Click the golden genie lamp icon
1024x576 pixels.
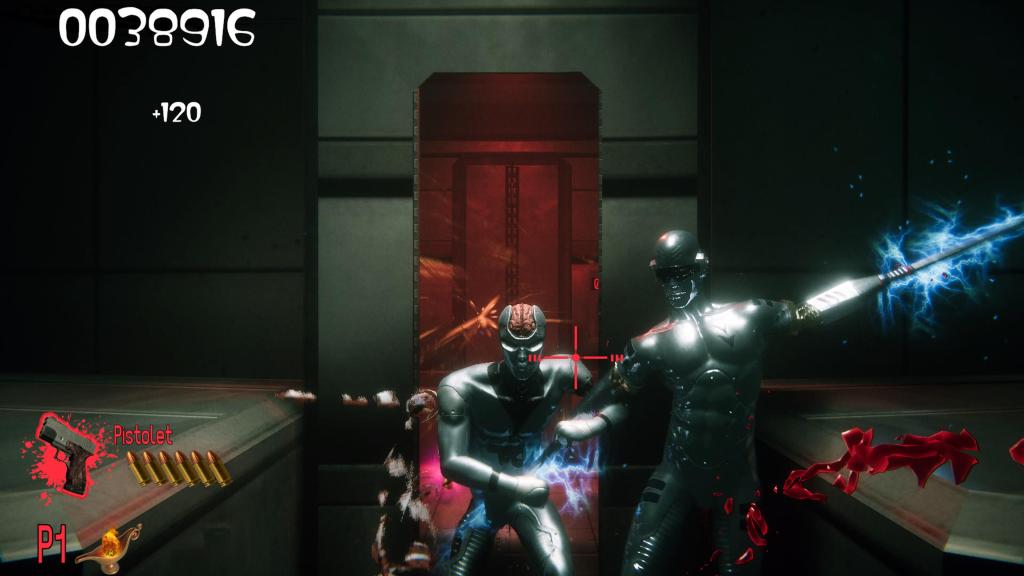[108, 546]
